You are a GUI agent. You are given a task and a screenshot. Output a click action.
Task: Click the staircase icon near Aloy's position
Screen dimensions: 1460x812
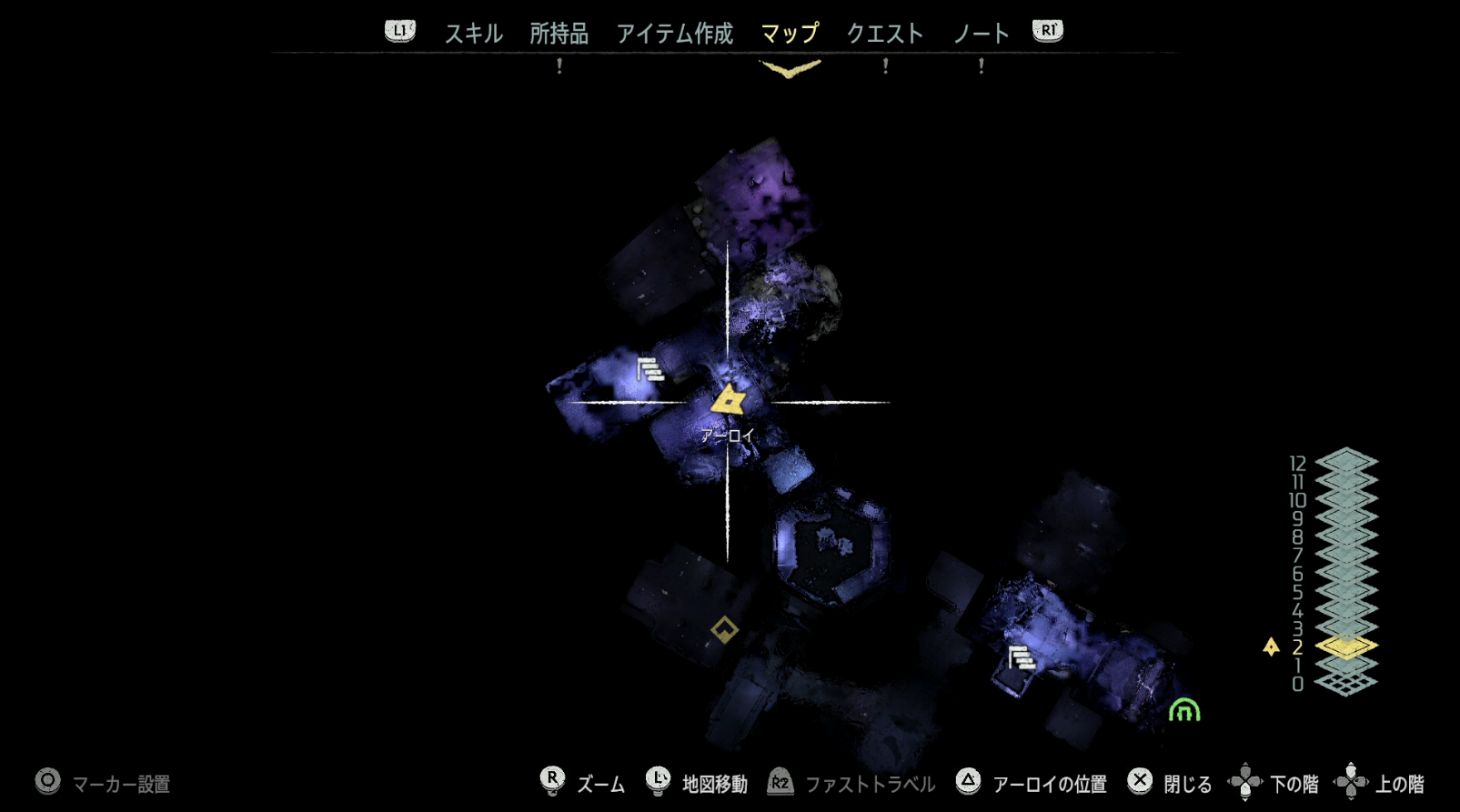648,372
